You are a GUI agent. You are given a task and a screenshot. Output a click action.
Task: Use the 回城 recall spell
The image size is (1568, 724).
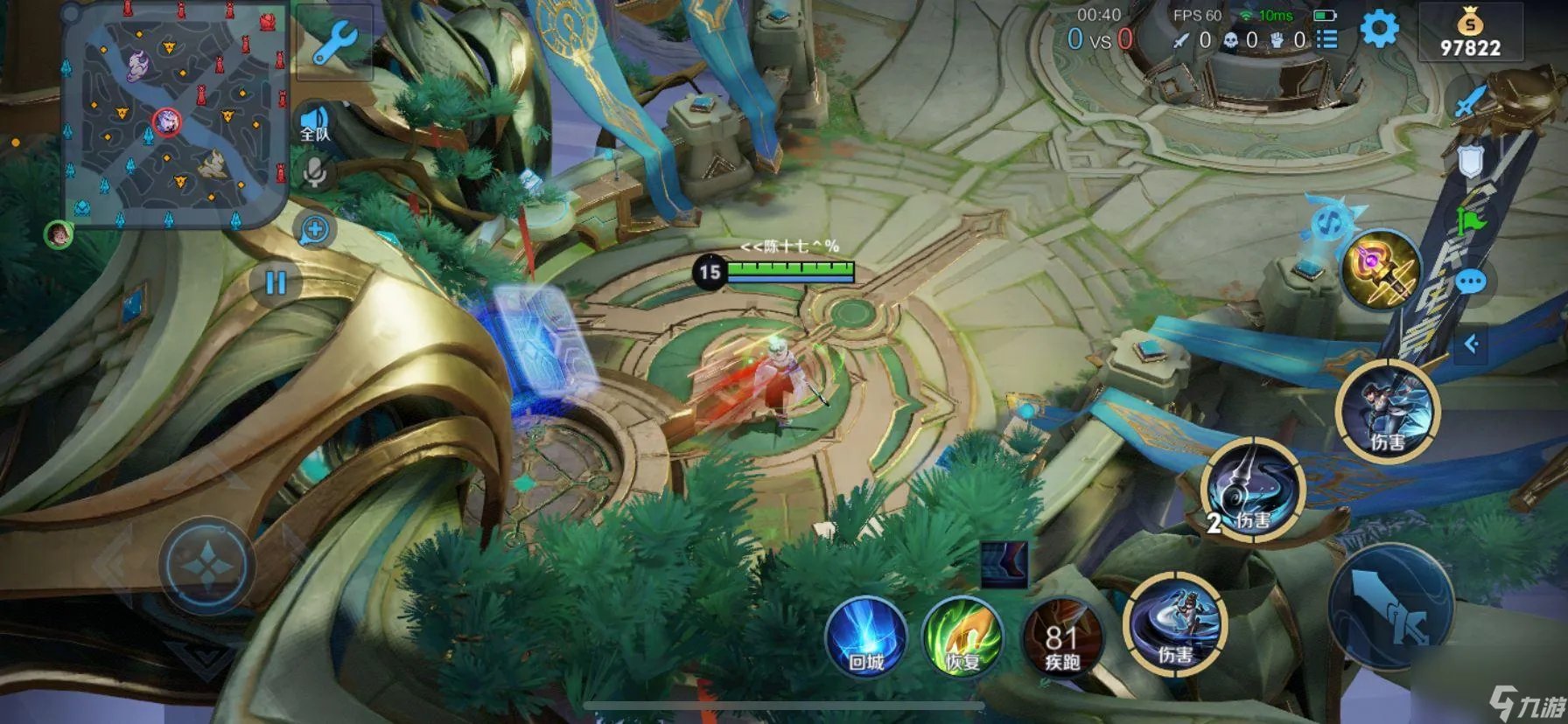click(x=865, y=637)
